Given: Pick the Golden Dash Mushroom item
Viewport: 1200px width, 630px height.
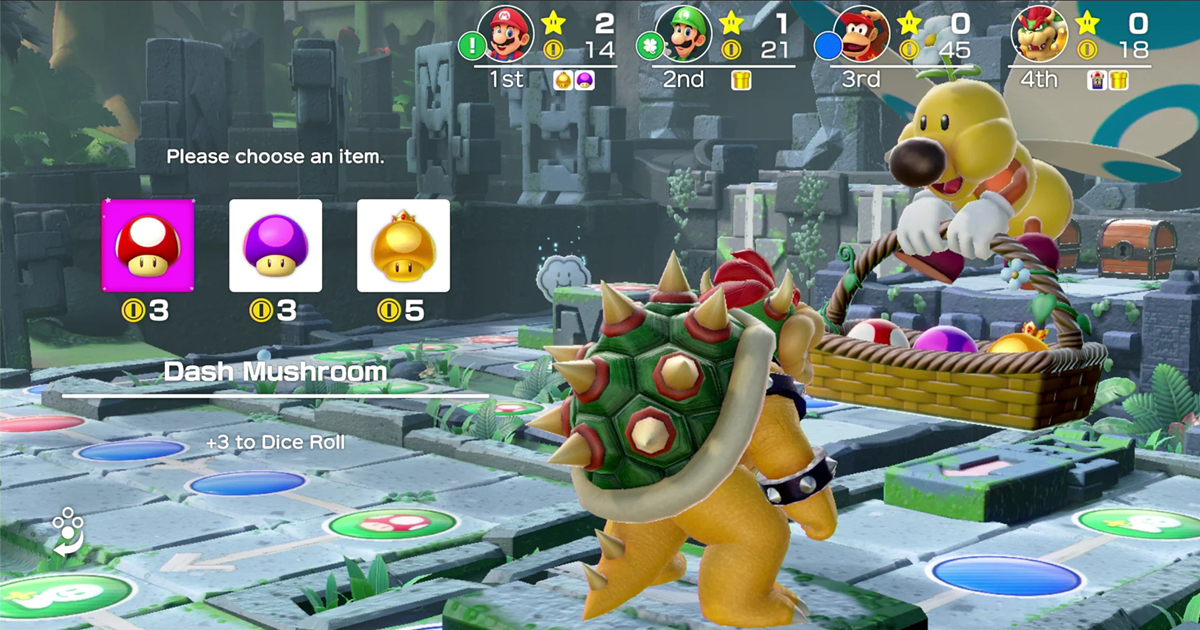Looking at the screenshot, I should (x=403, y=246).
